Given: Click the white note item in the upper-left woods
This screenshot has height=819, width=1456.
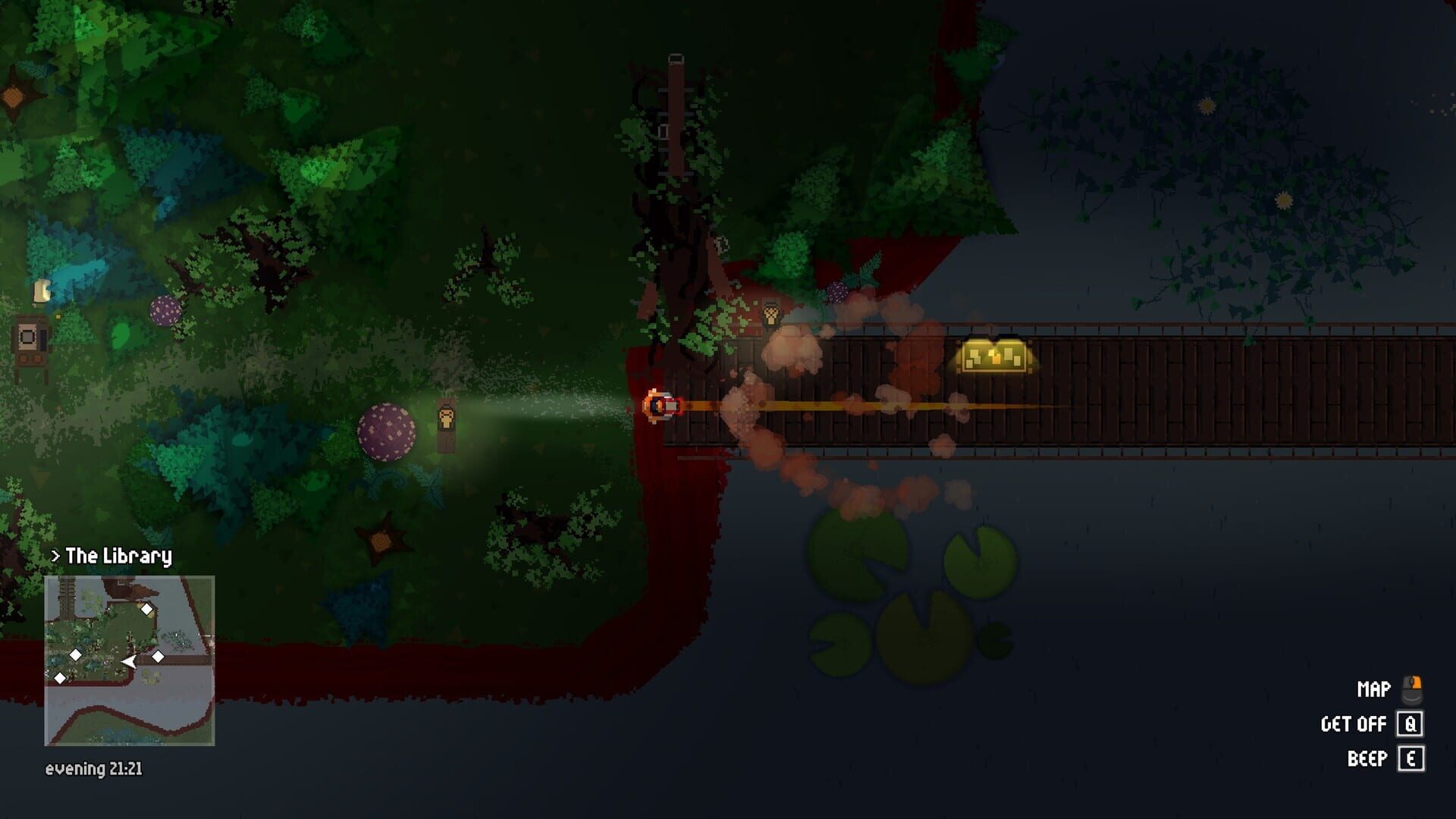Looking at the screenshot, I should coord(42,291).
